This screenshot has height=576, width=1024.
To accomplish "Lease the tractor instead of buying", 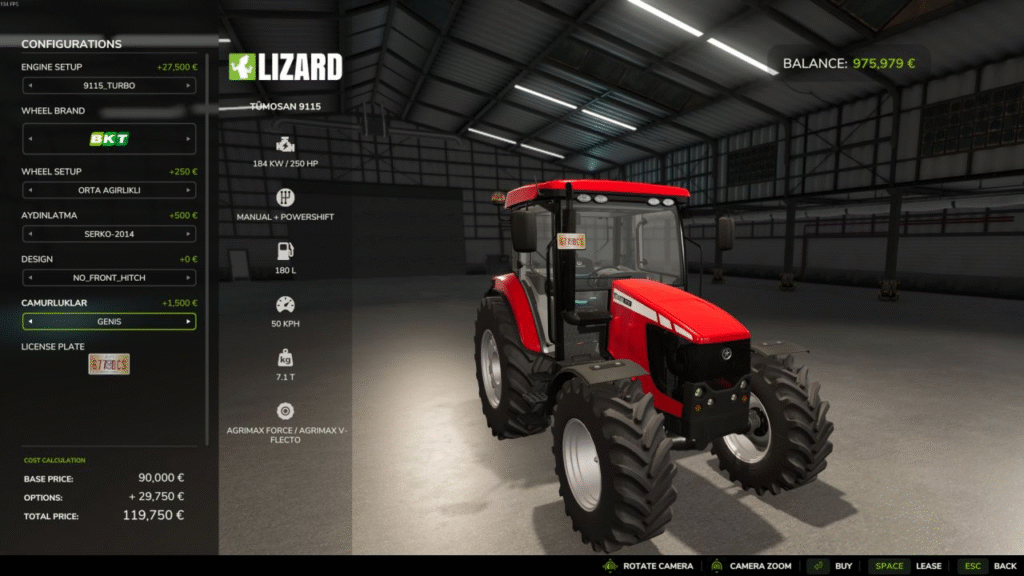I will click(x=908, y=566).
